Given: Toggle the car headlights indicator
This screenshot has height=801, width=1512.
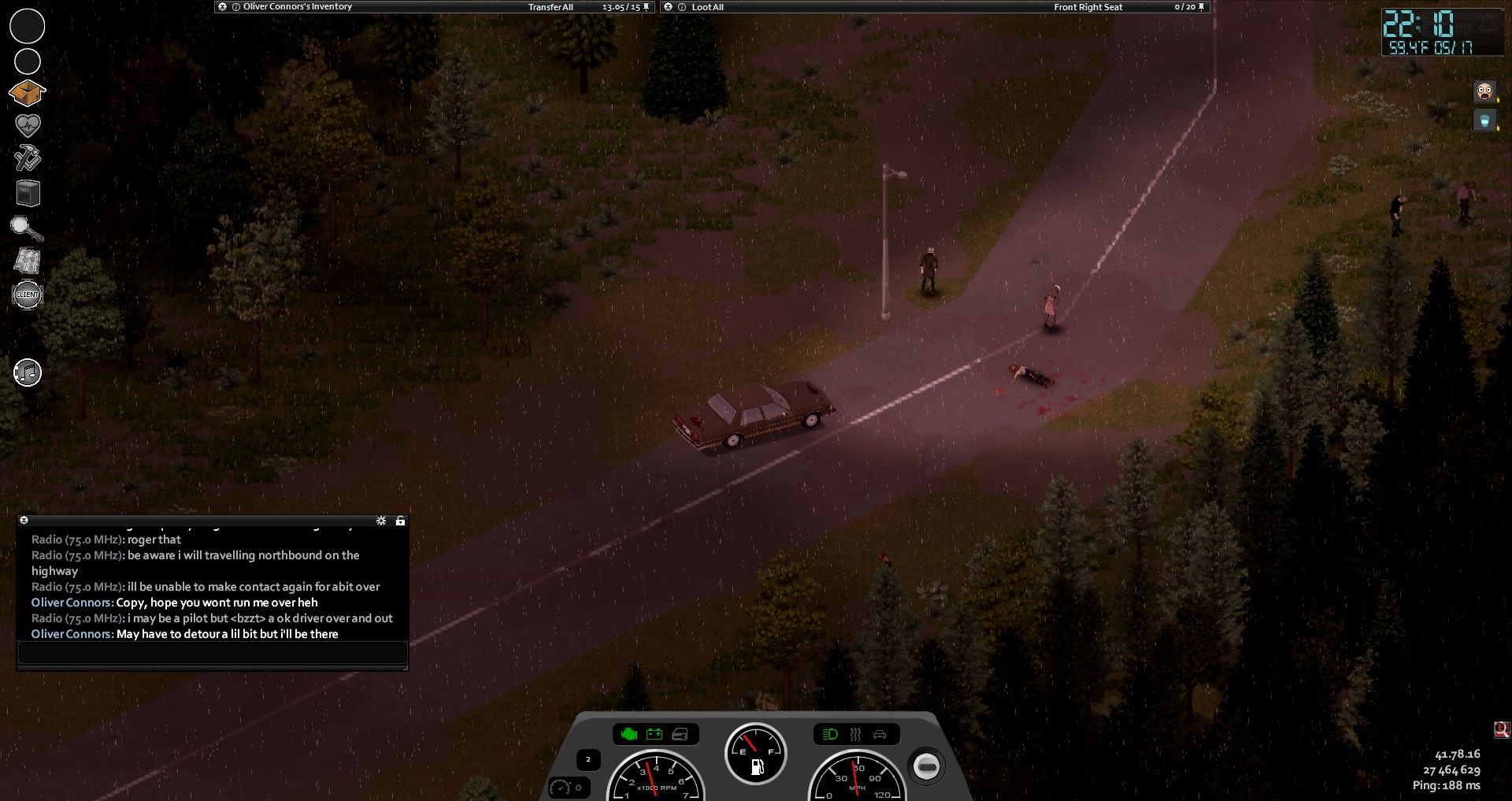Looking at the screenshot, I should point(830,735).
